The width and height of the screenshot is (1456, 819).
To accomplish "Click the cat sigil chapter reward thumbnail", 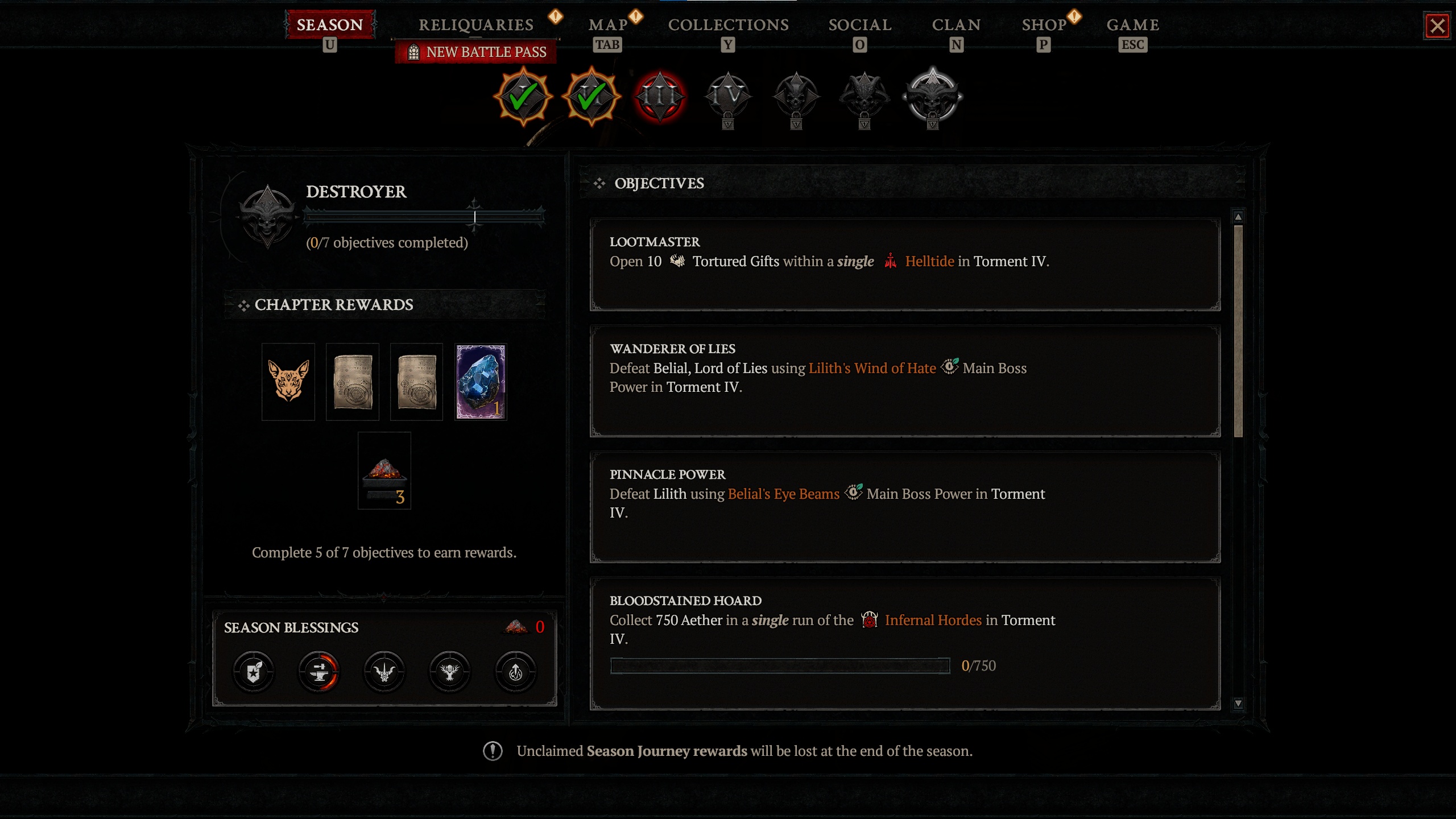I will [x=288, y=381].
